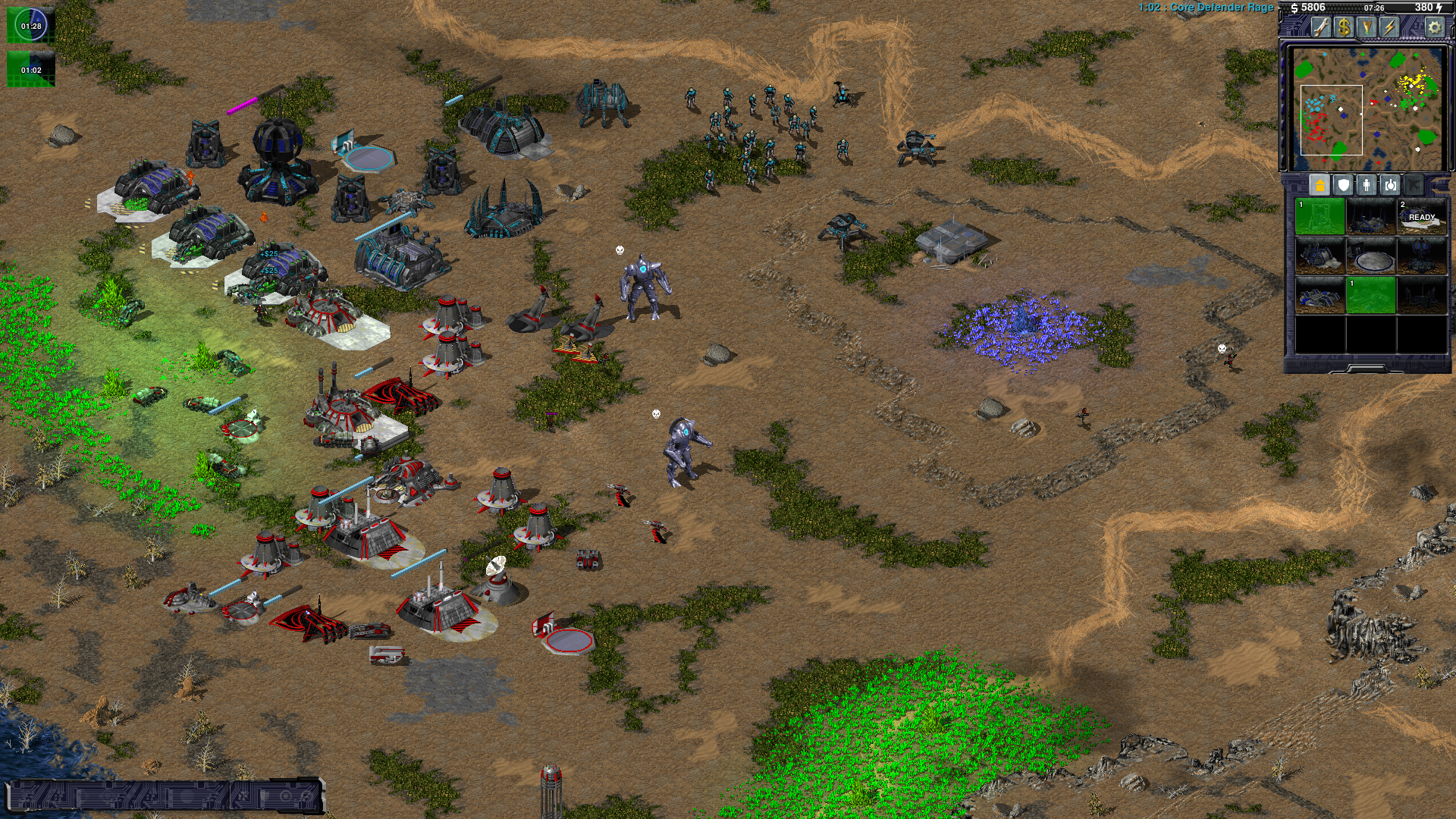
Task: Activate the wrench repair mode button
Action: pos(1321,27)
